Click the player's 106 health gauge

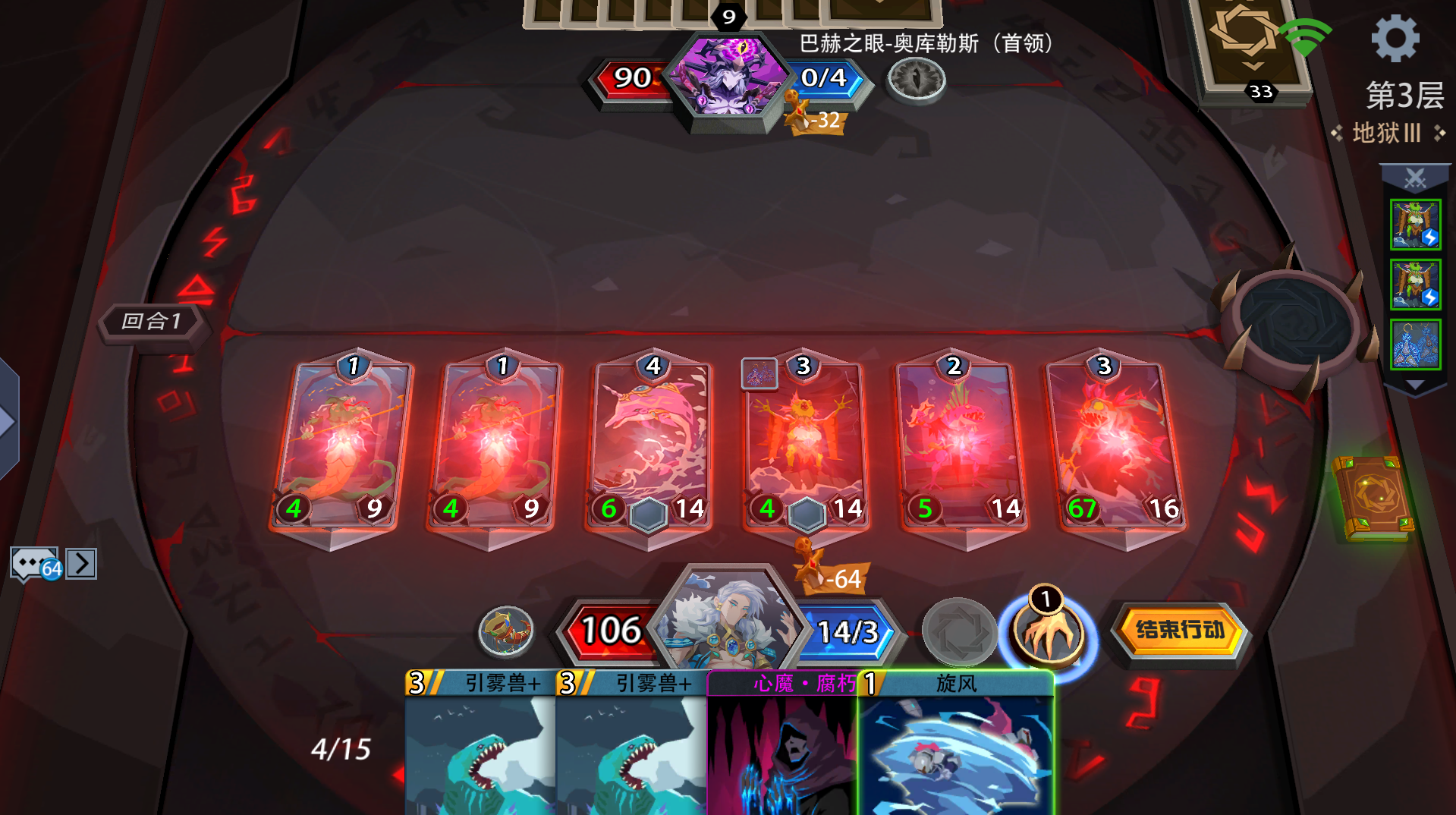point(610,631)
